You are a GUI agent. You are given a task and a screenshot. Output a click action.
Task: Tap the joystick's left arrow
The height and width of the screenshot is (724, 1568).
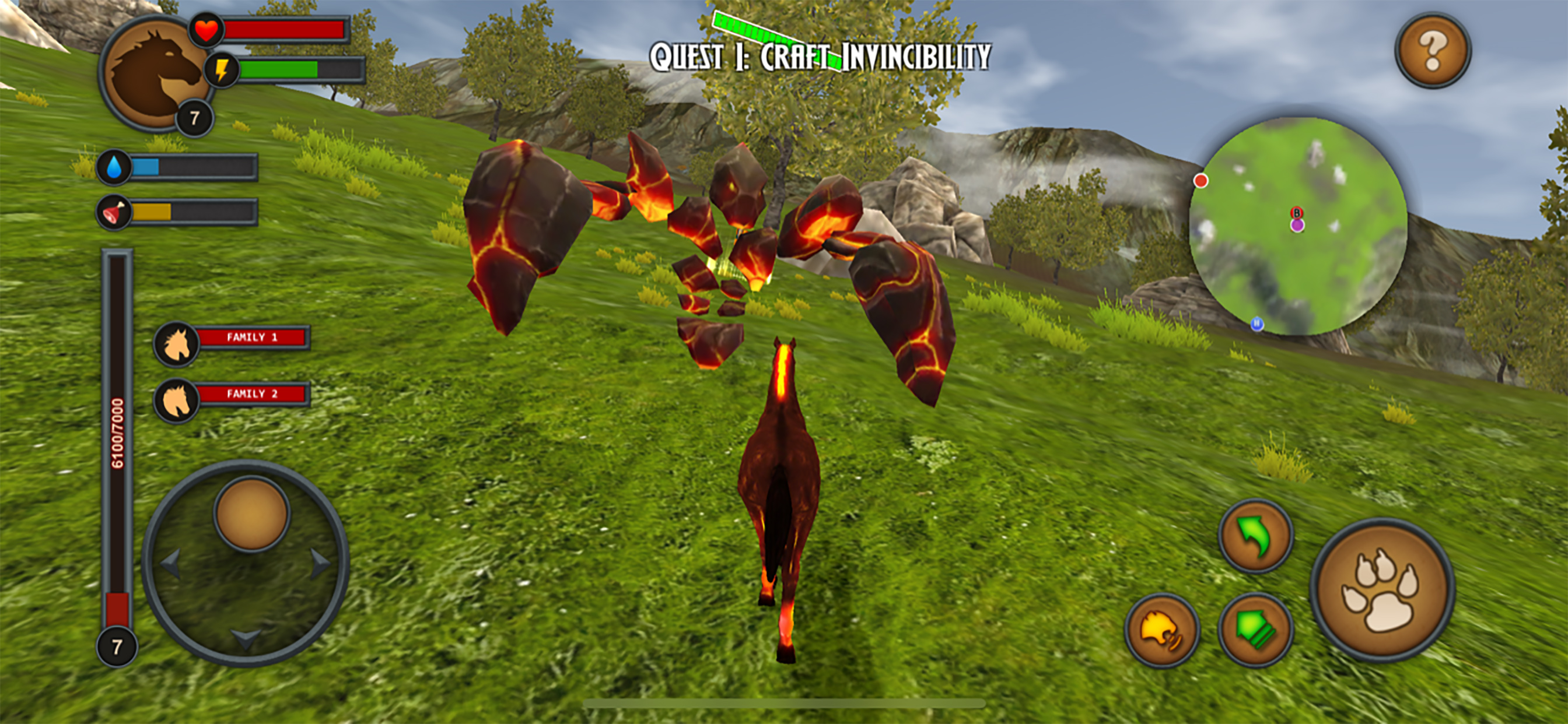point(171,563)
